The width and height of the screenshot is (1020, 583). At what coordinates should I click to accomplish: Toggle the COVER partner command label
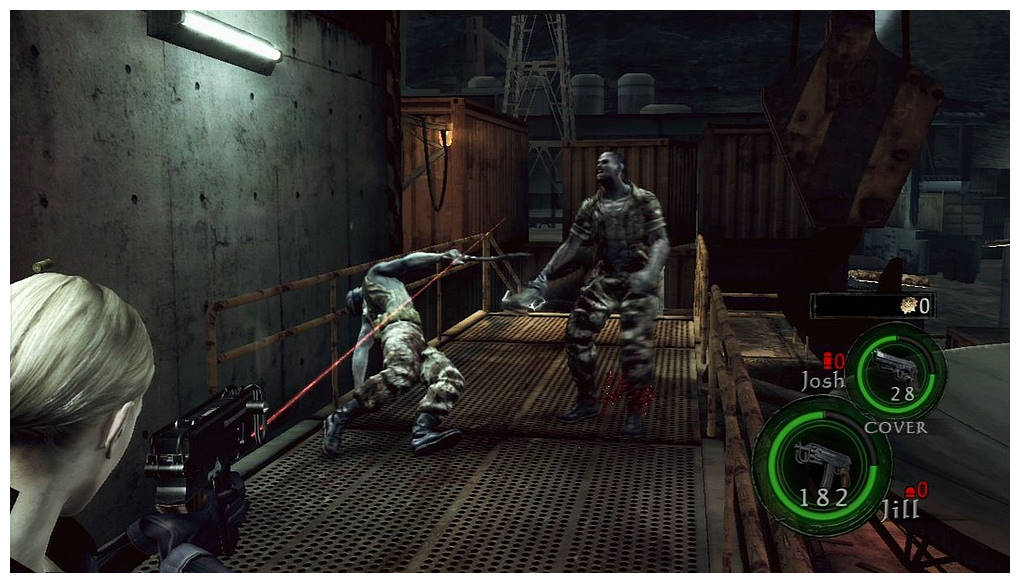(x=895, y=427)
